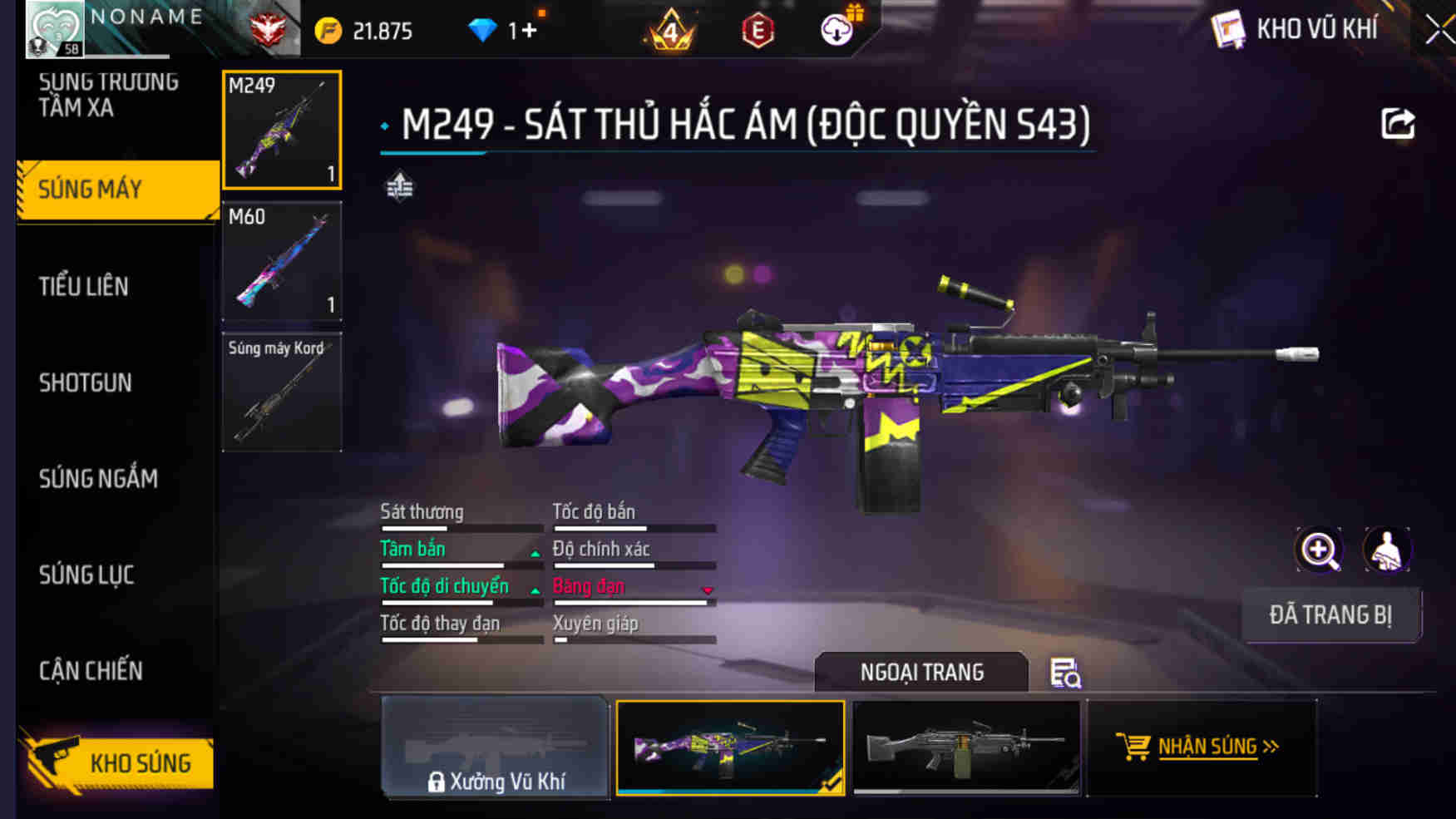The height and width of the screenshot is (819, 1456).
Task: Open the gift download cloud icon
Action: tap(839, 27)
